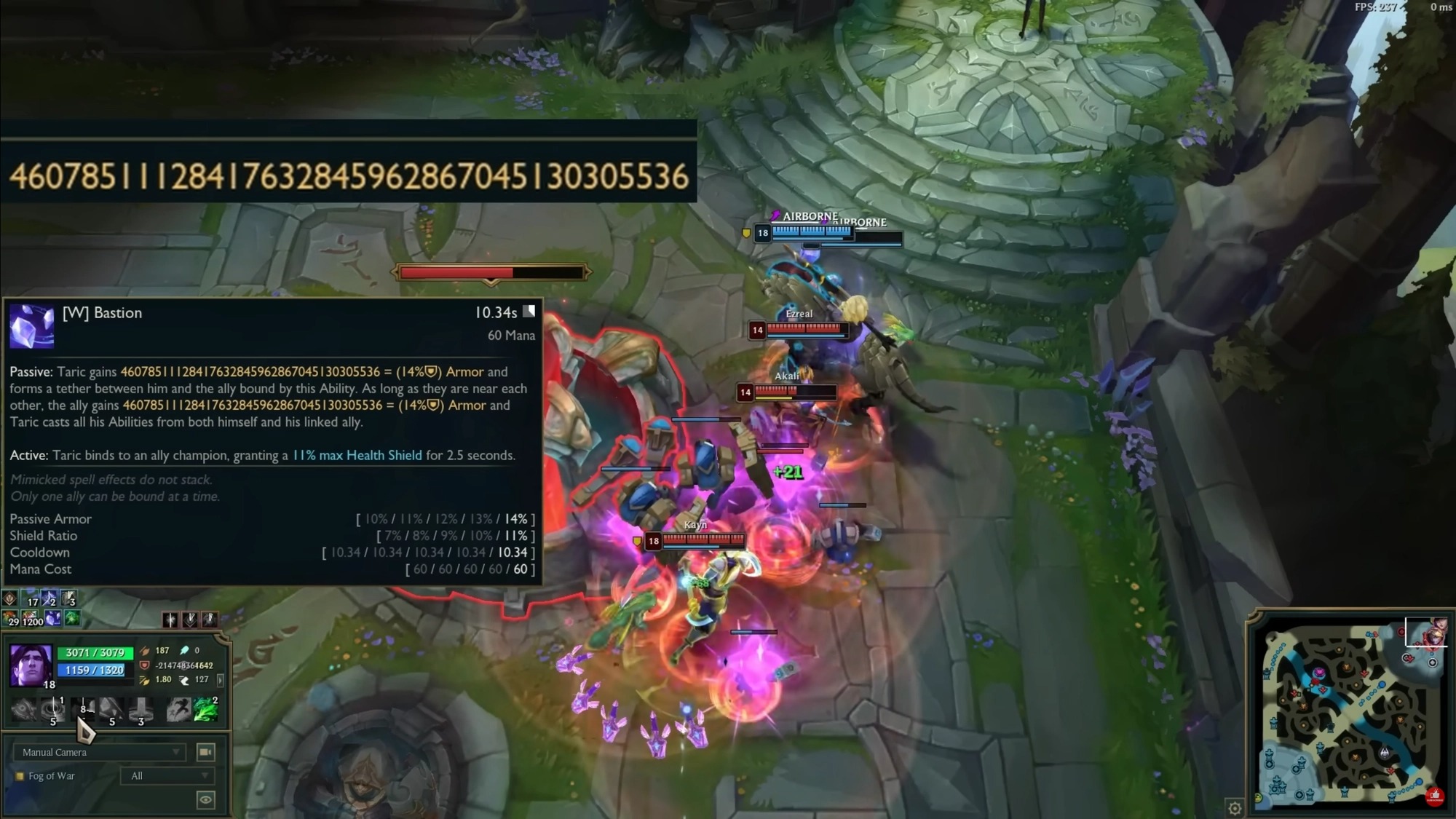The image size is (1456, 819).
Task: Activate the green summoner spell icon
Action: [205, 708]
